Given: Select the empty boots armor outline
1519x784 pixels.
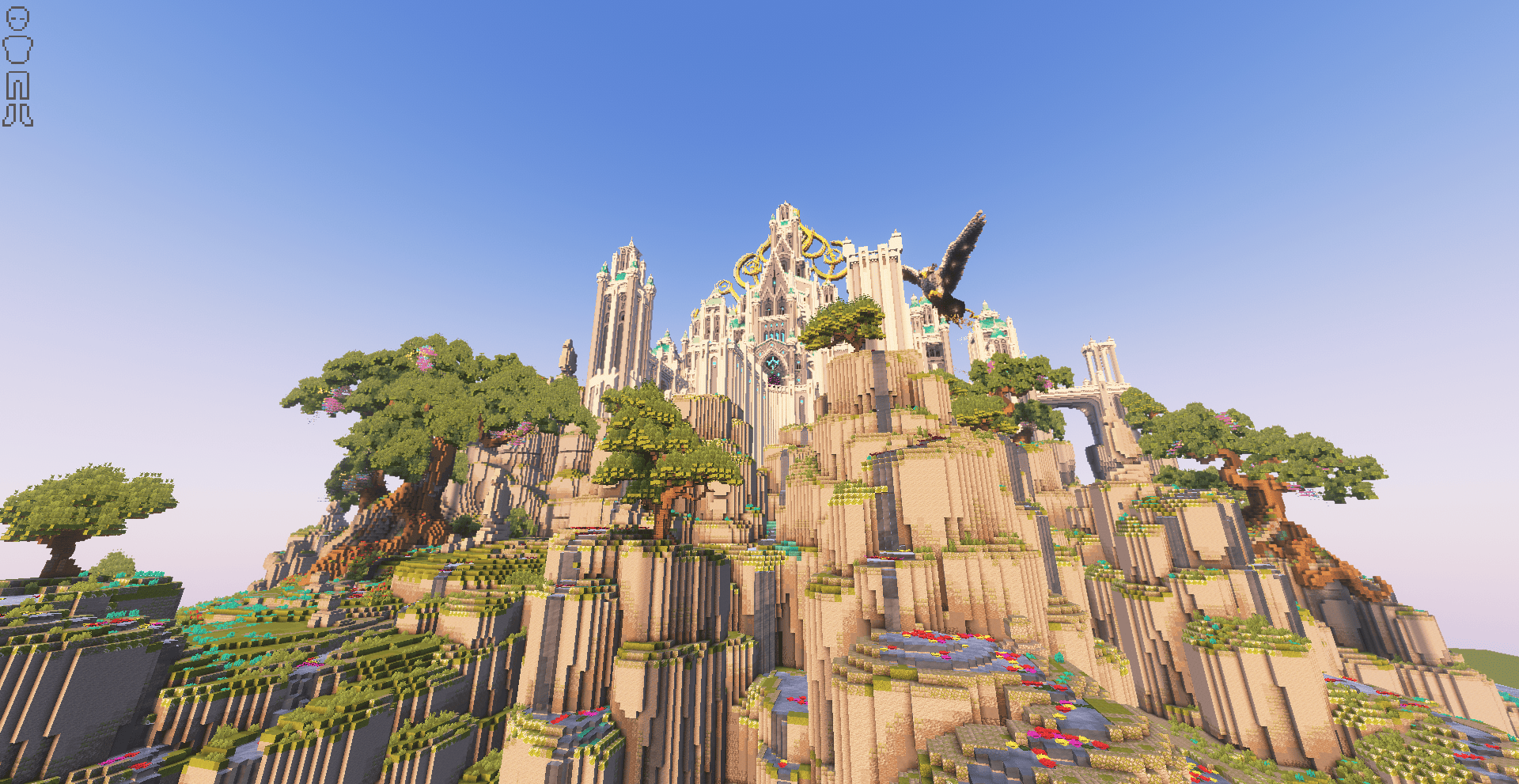Looking at the screenshot, I should [17, 116].
